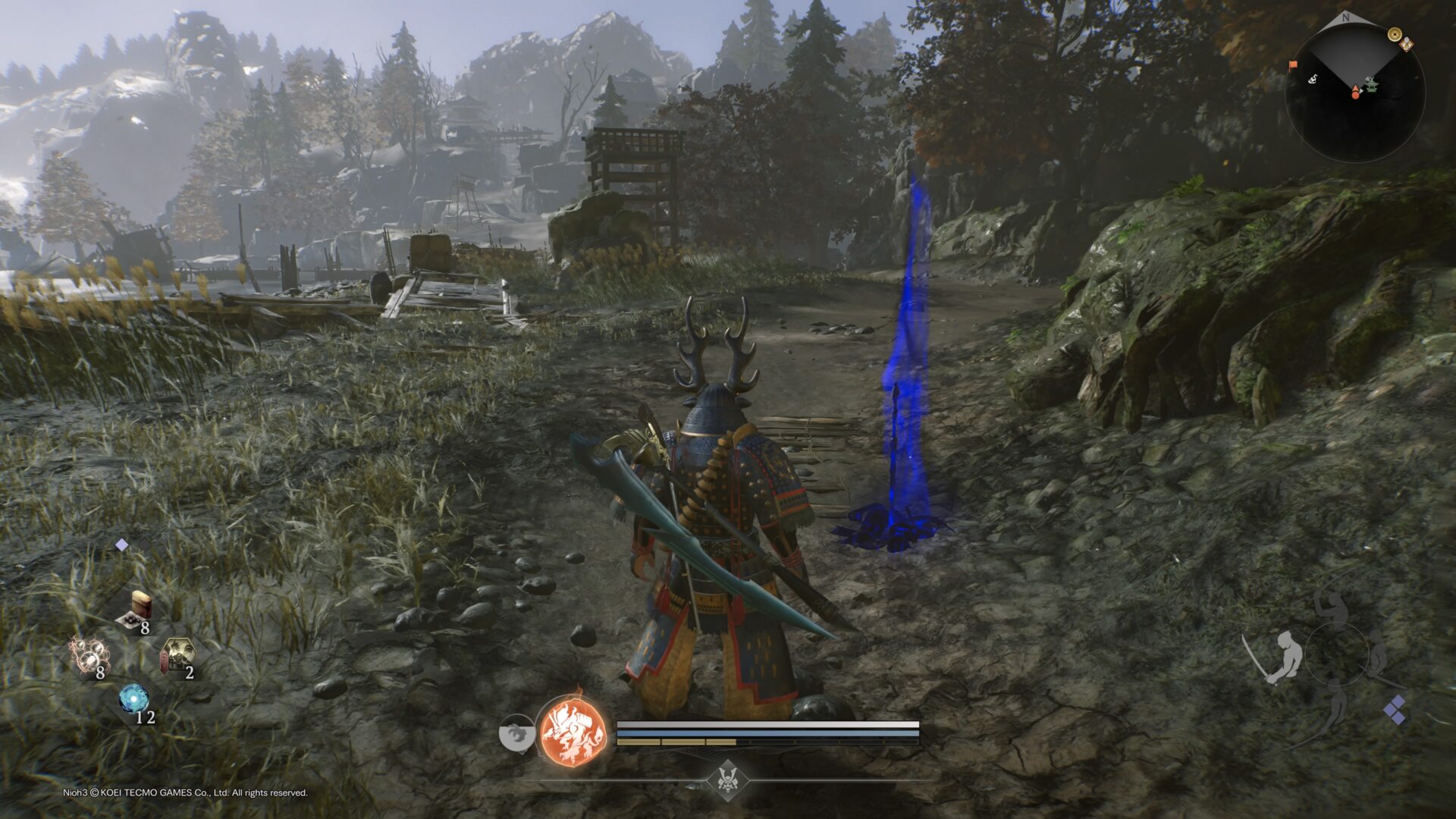Use the lightning orbs item shortcut
Viewport: 1456px width, 819px height.
pyautogui.click(x=91, y=655)
